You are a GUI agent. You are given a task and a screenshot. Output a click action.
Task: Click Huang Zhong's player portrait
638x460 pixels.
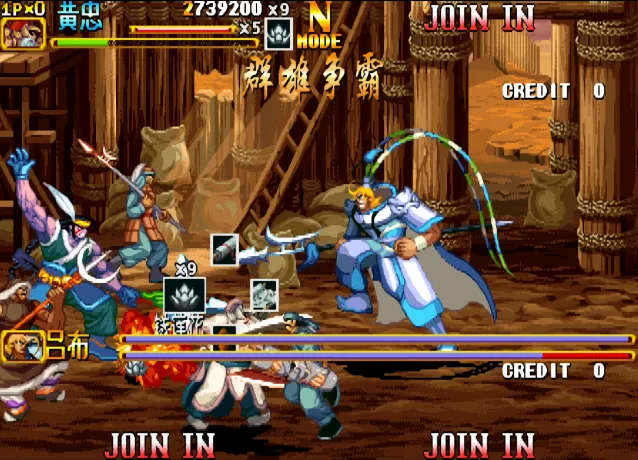pos(22,31)
